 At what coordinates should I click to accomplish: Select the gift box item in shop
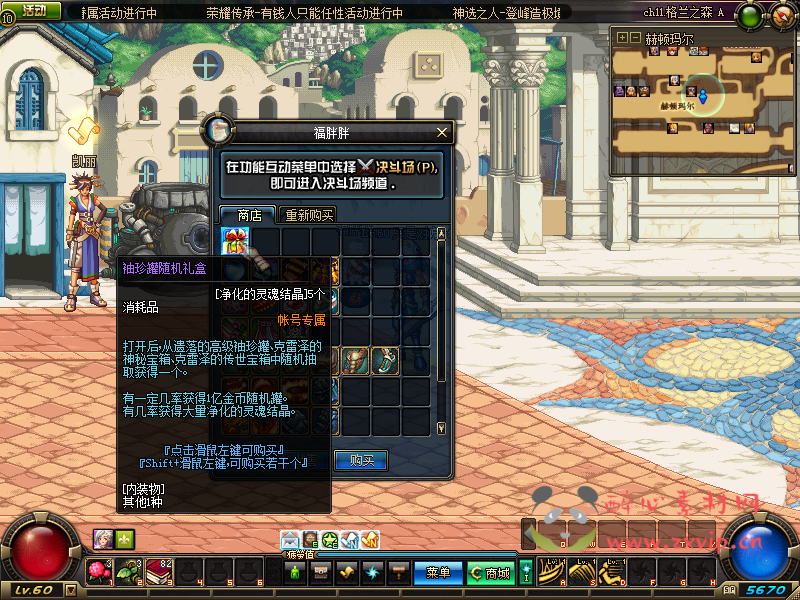(236, 241)
